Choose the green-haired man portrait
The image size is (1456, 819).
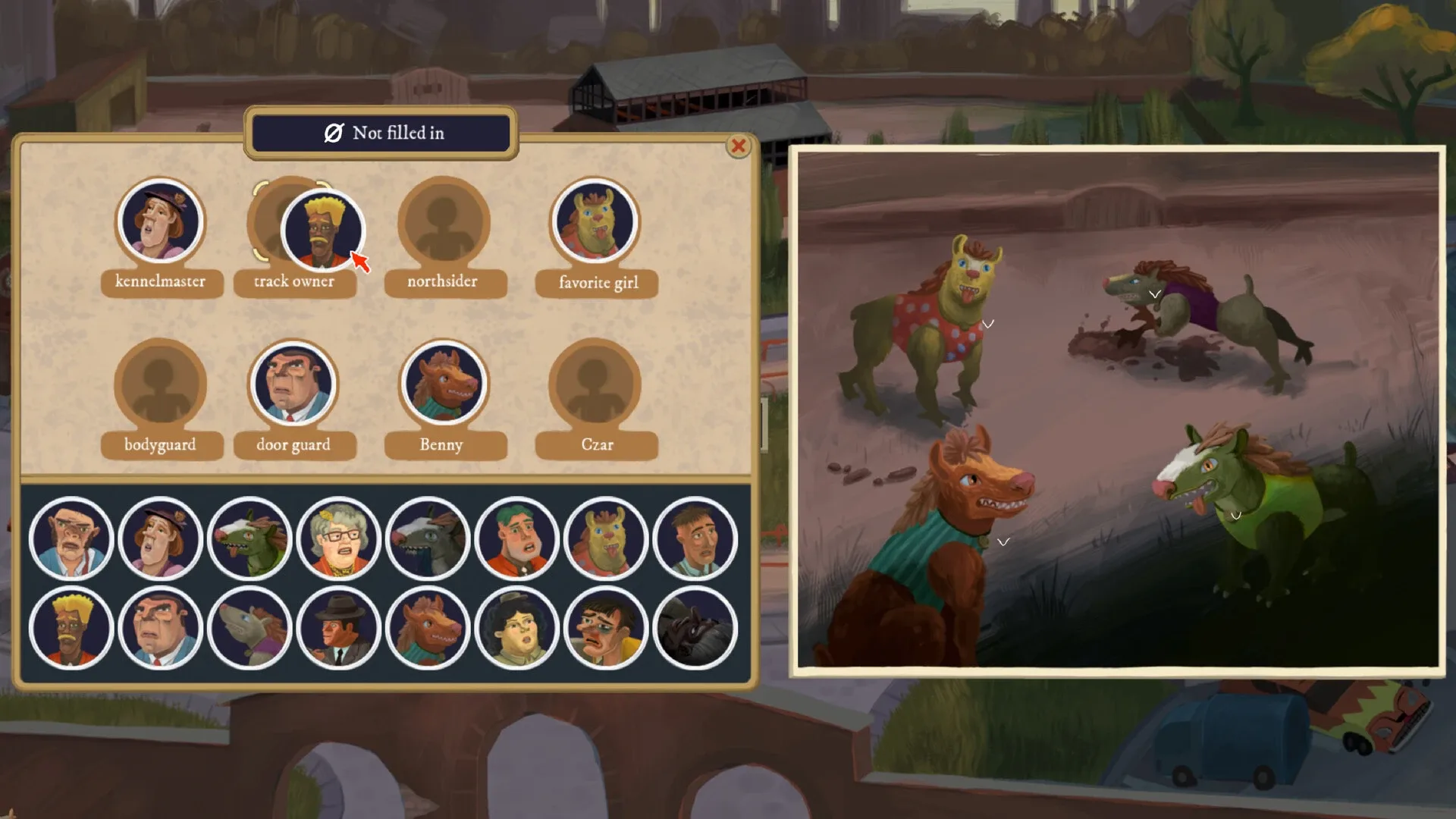coord(517,538)
